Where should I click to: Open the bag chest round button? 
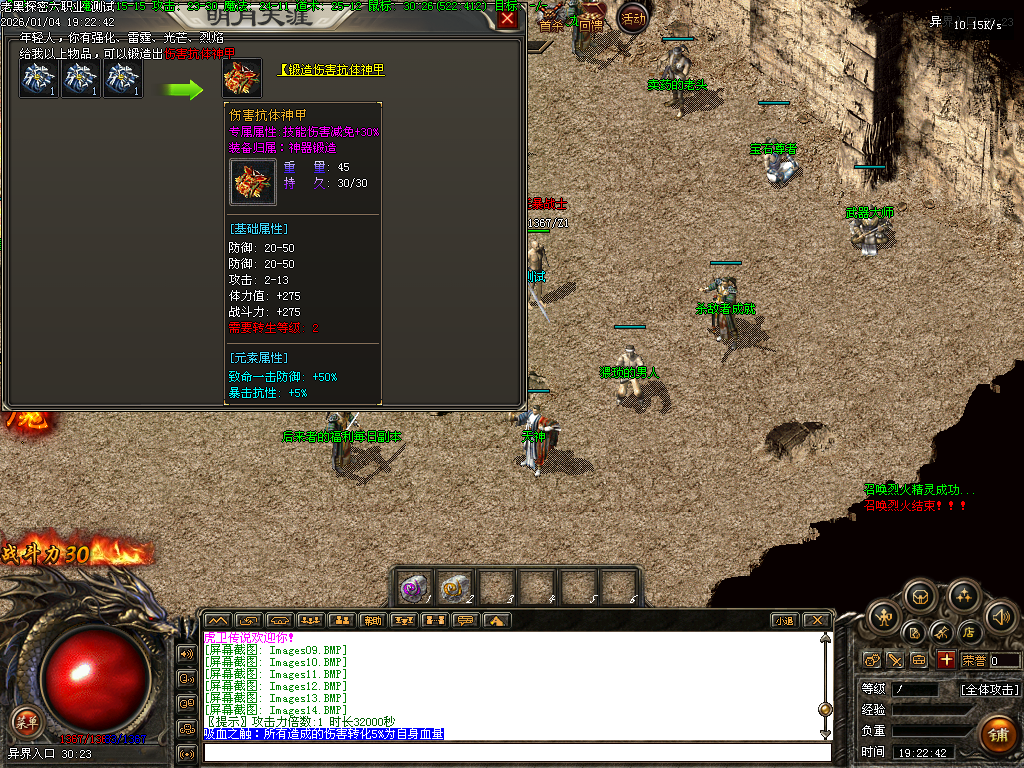920,597
